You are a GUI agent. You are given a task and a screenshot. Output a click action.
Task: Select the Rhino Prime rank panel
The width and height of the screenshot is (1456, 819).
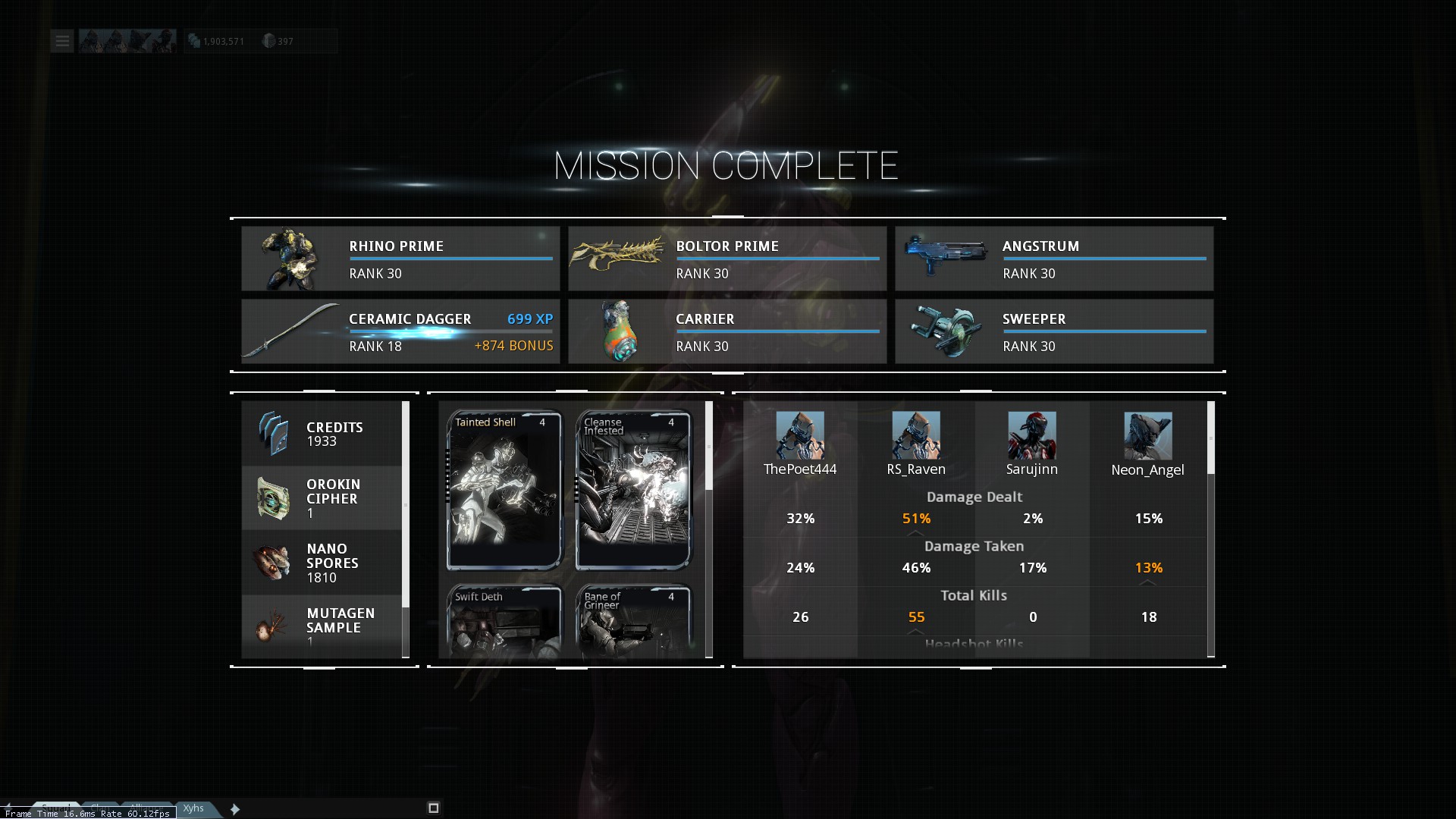(x=400, y=259)
